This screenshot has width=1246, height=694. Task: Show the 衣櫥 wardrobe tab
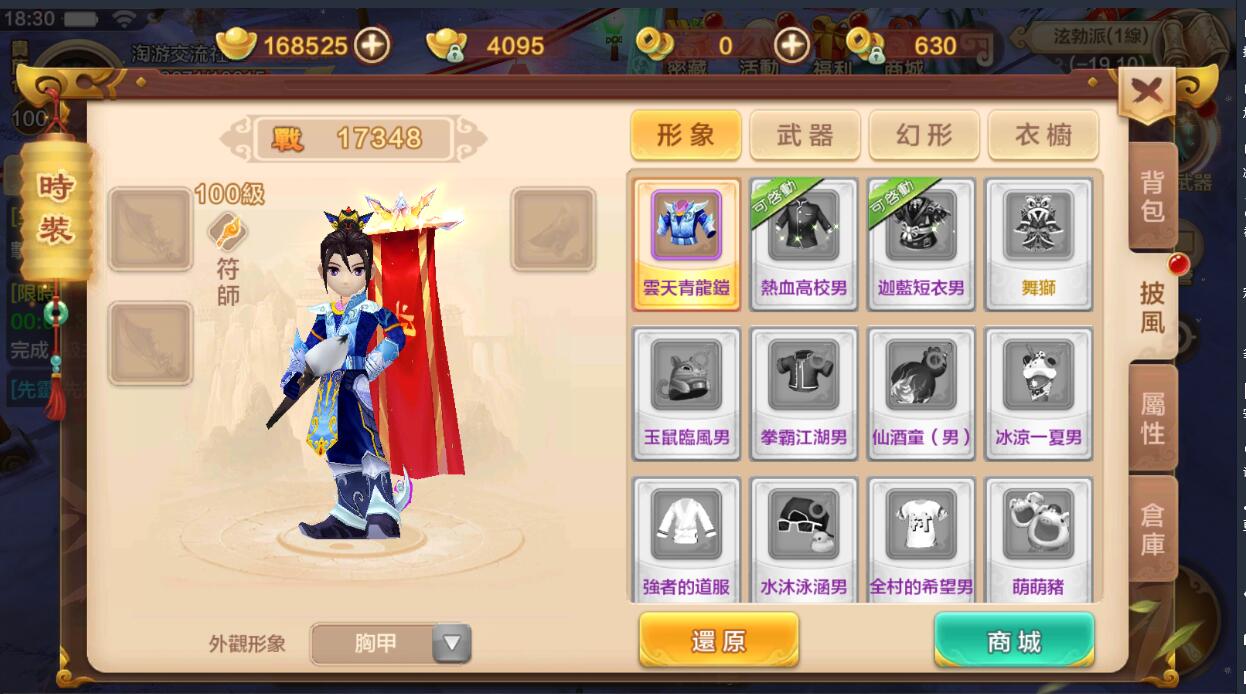pyautogui.click(x=1043, y=135)
